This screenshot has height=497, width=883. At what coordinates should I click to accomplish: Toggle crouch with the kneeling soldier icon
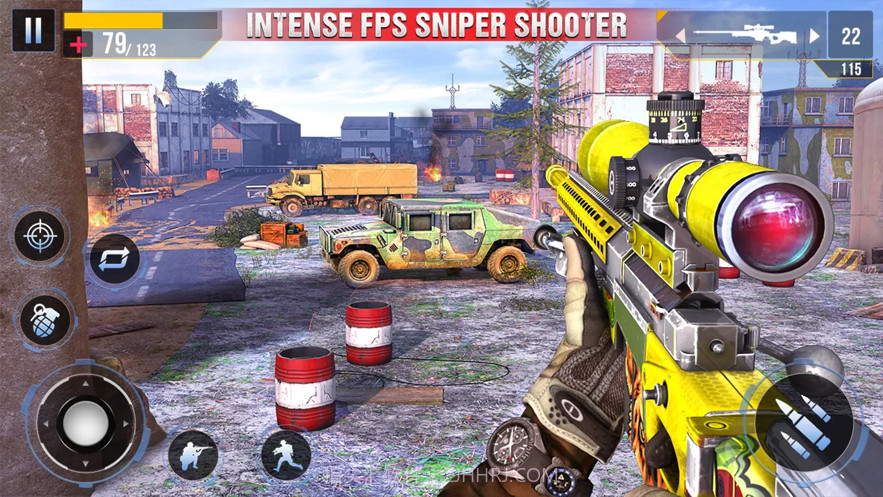[x=193, y=454]
